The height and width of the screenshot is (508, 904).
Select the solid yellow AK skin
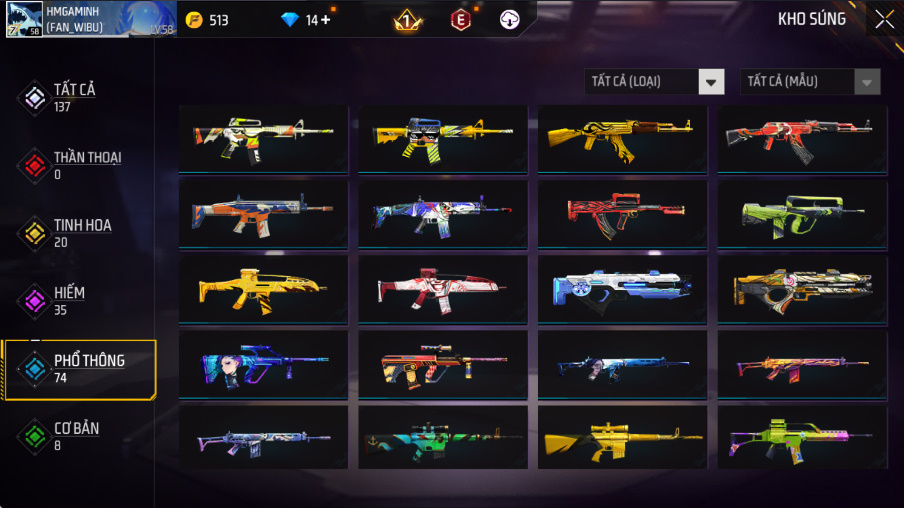622,139
